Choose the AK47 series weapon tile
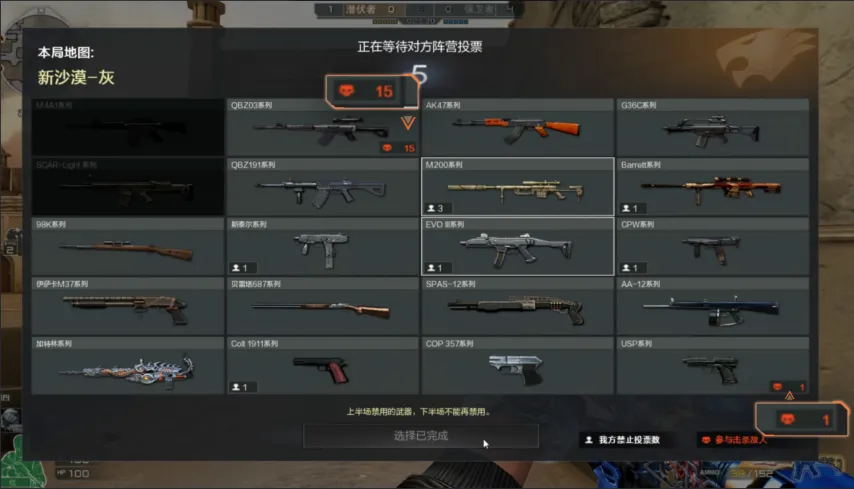Image resolution: width=854 pixels, height=489 pixels. pos(517,127)
